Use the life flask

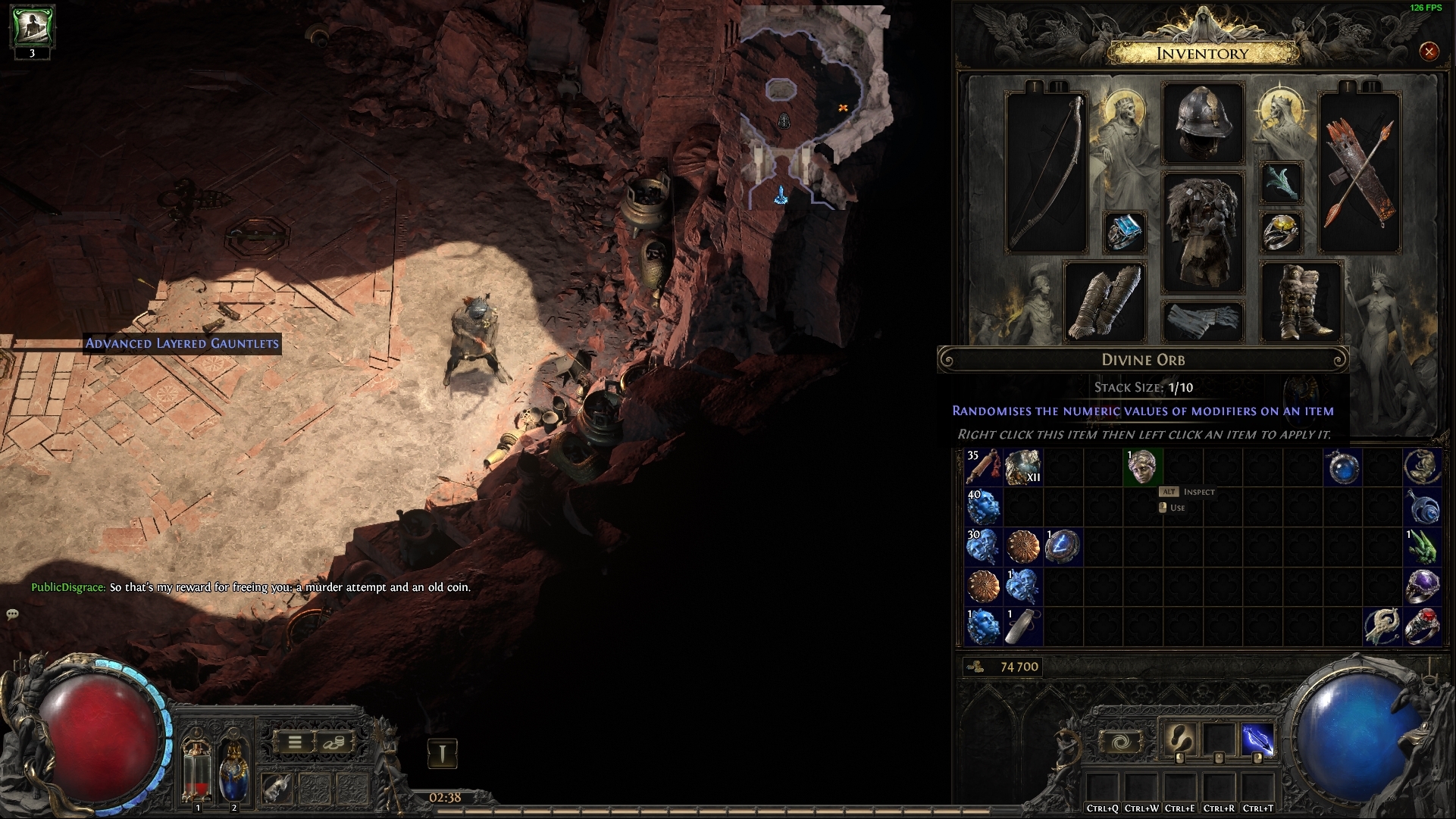(x=198, y=769)
